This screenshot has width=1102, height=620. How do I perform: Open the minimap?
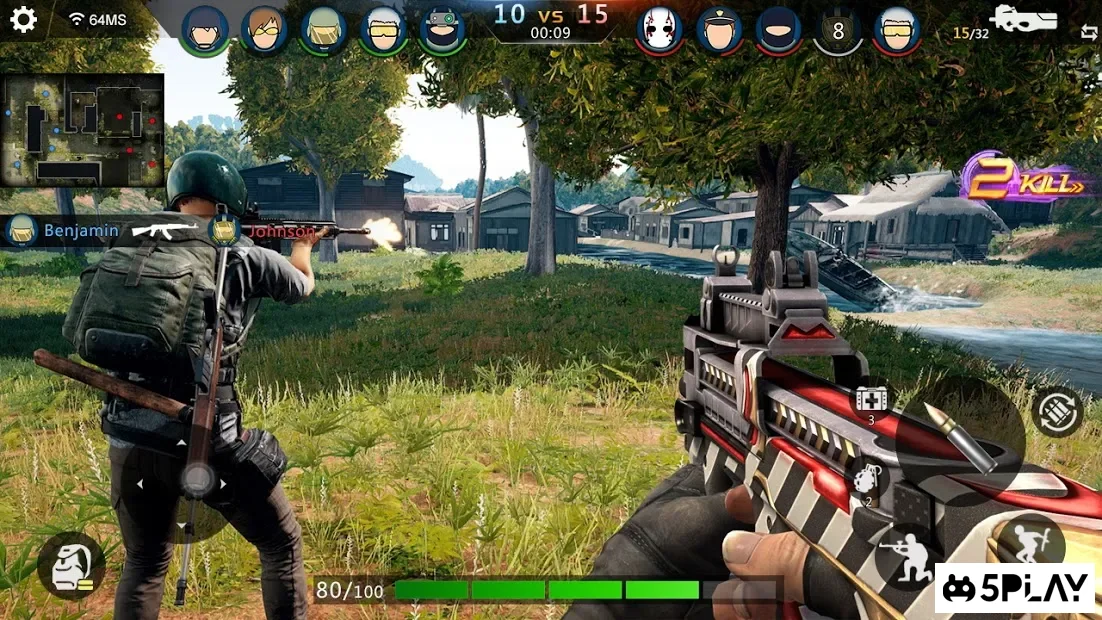click(x=83, y=129)
